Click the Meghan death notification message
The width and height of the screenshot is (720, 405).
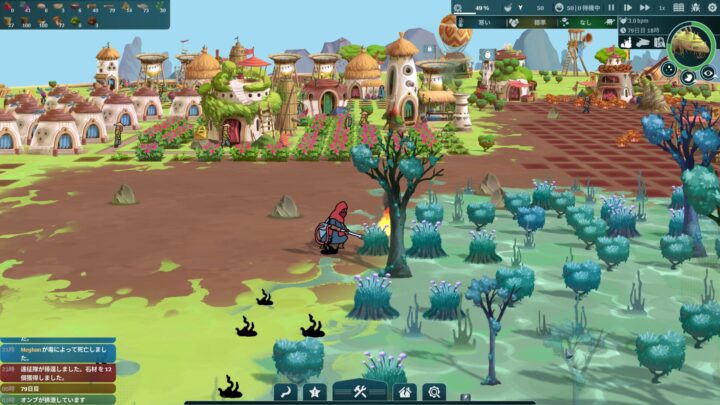click(60, 350)
